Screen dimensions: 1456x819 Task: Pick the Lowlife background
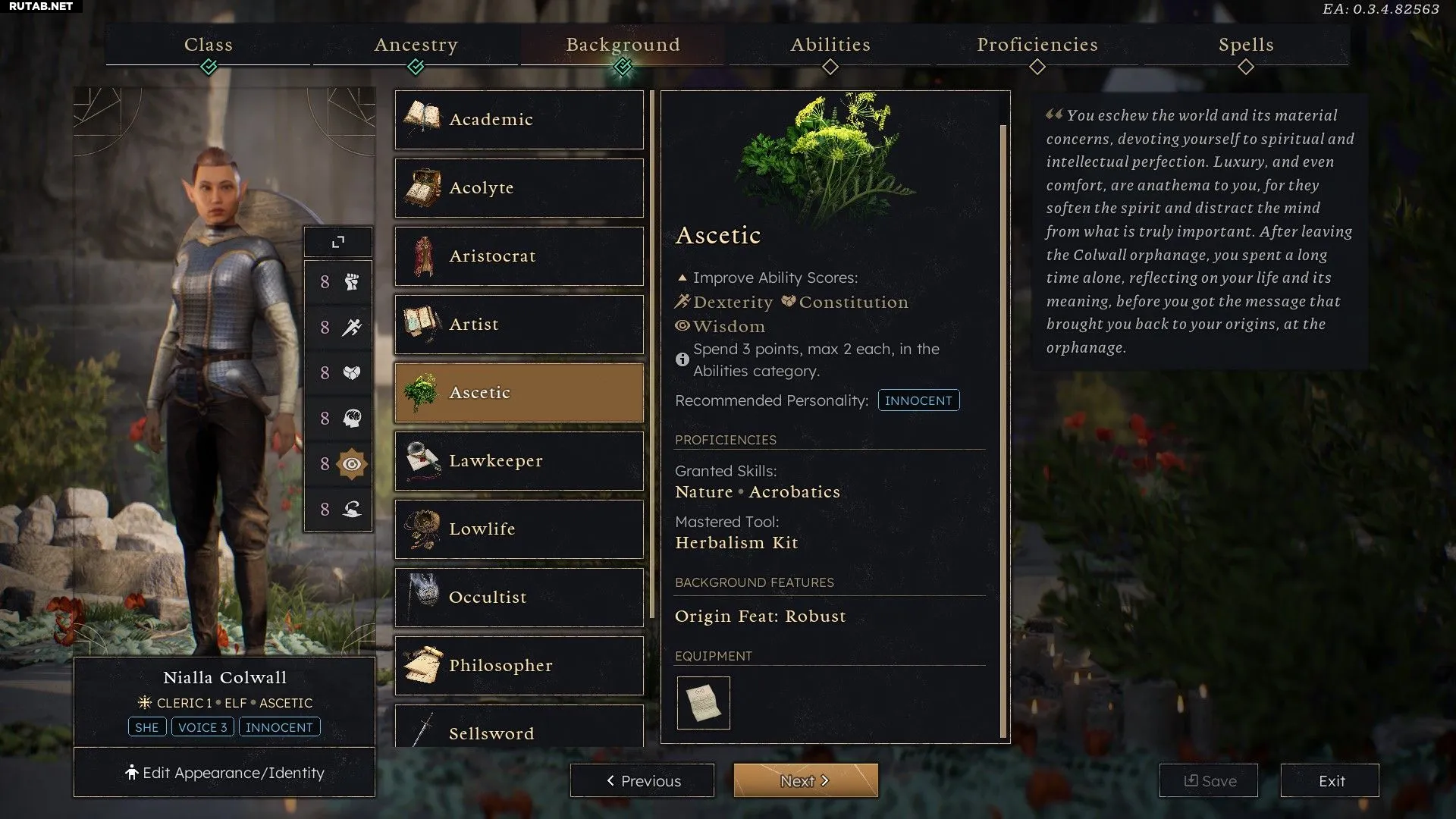tap(519, 529)
